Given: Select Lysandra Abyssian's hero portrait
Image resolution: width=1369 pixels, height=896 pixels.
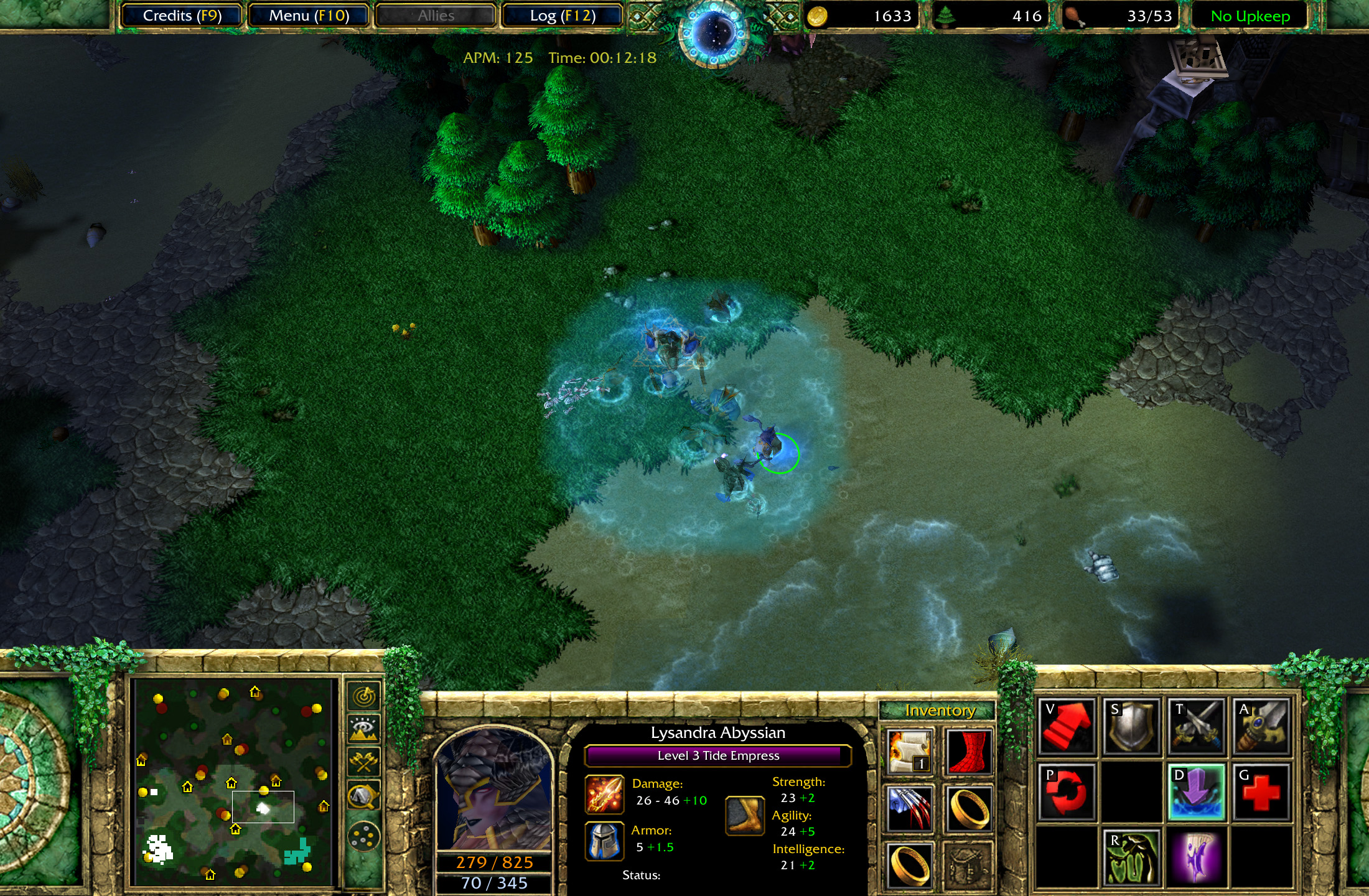Looking at the screenshot, I should pos(493,790).
